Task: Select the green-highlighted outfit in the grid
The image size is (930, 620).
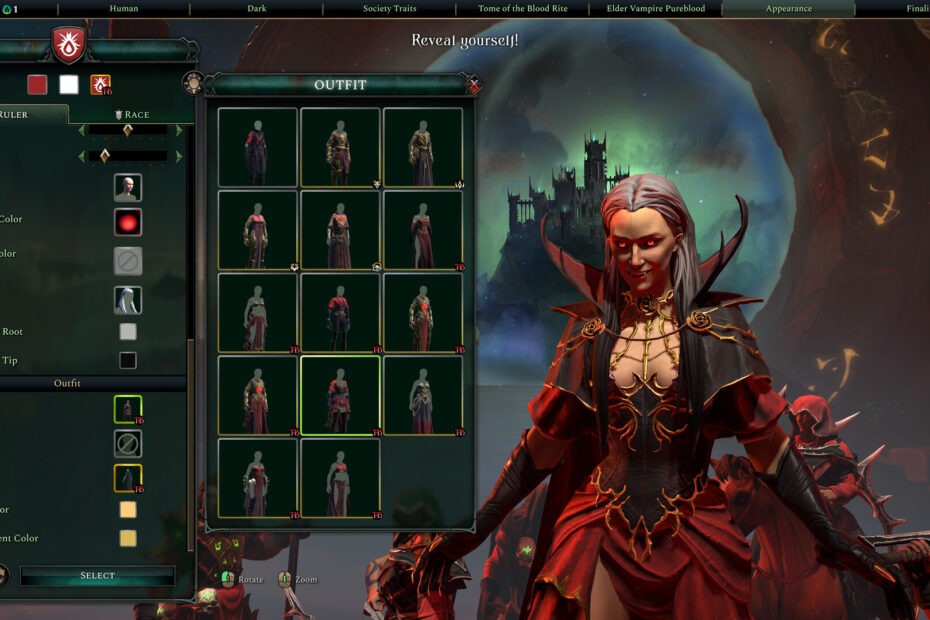Action: click(x=340, y=395)
